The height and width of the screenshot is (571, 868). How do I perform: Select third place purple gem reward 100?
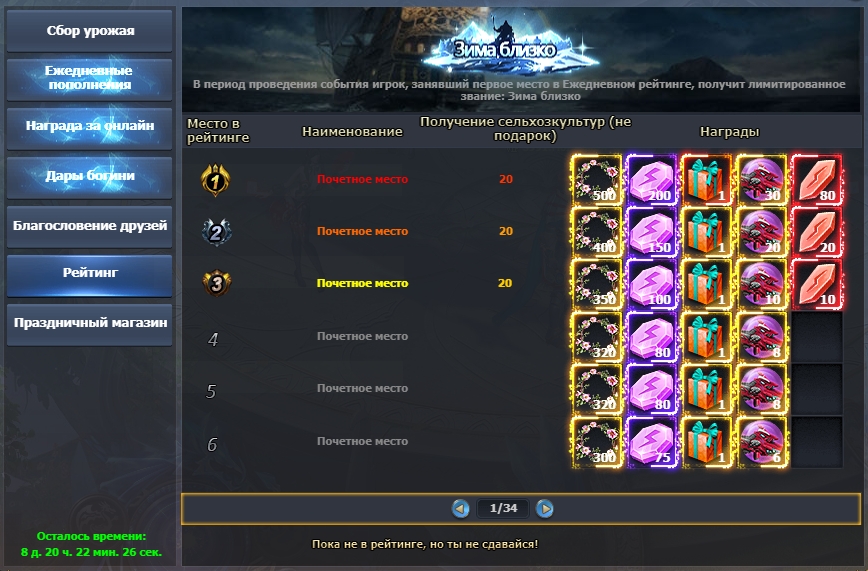651,284
